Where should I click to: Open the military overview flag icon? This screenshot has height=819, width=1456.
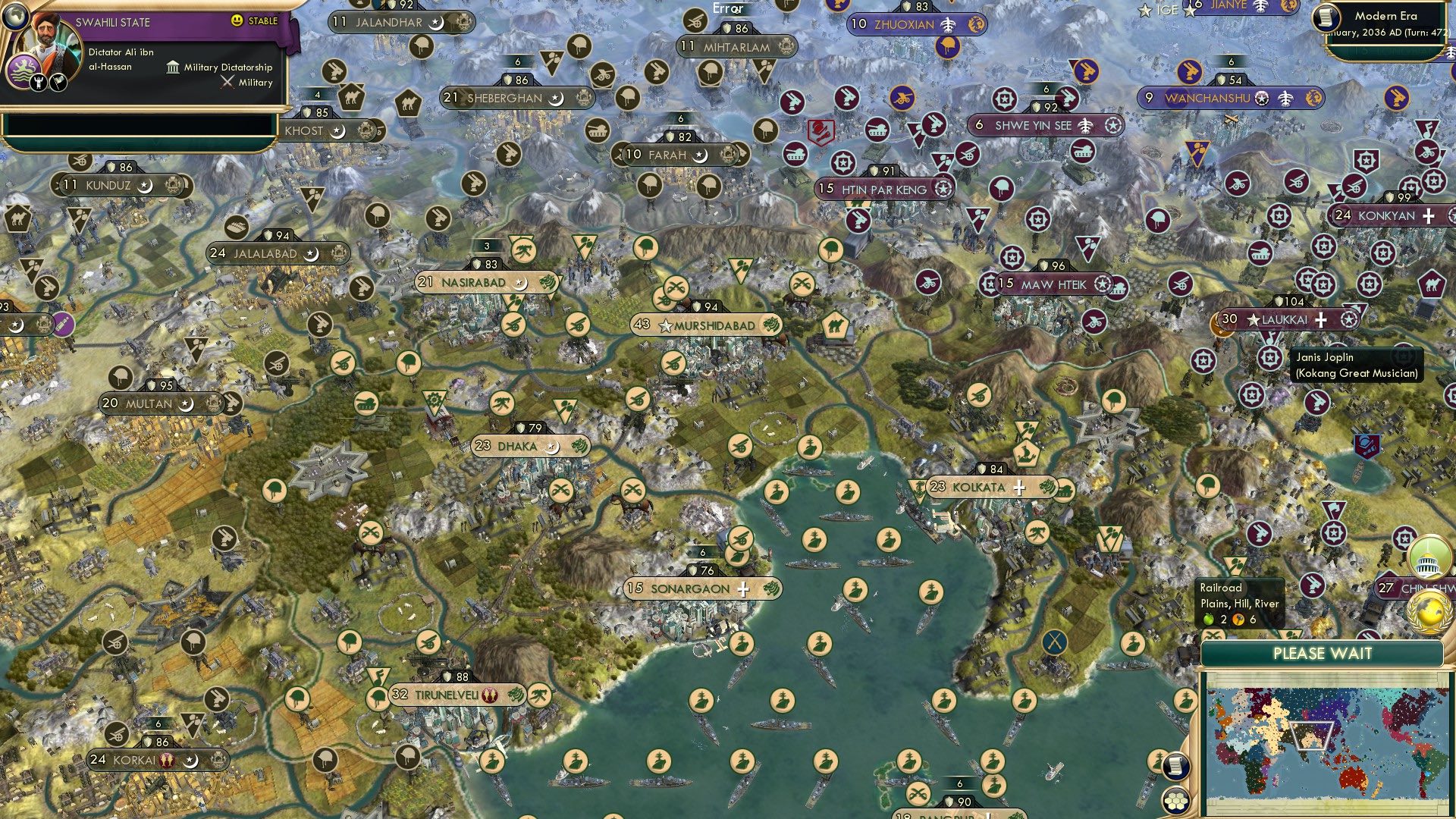point(58,83)
